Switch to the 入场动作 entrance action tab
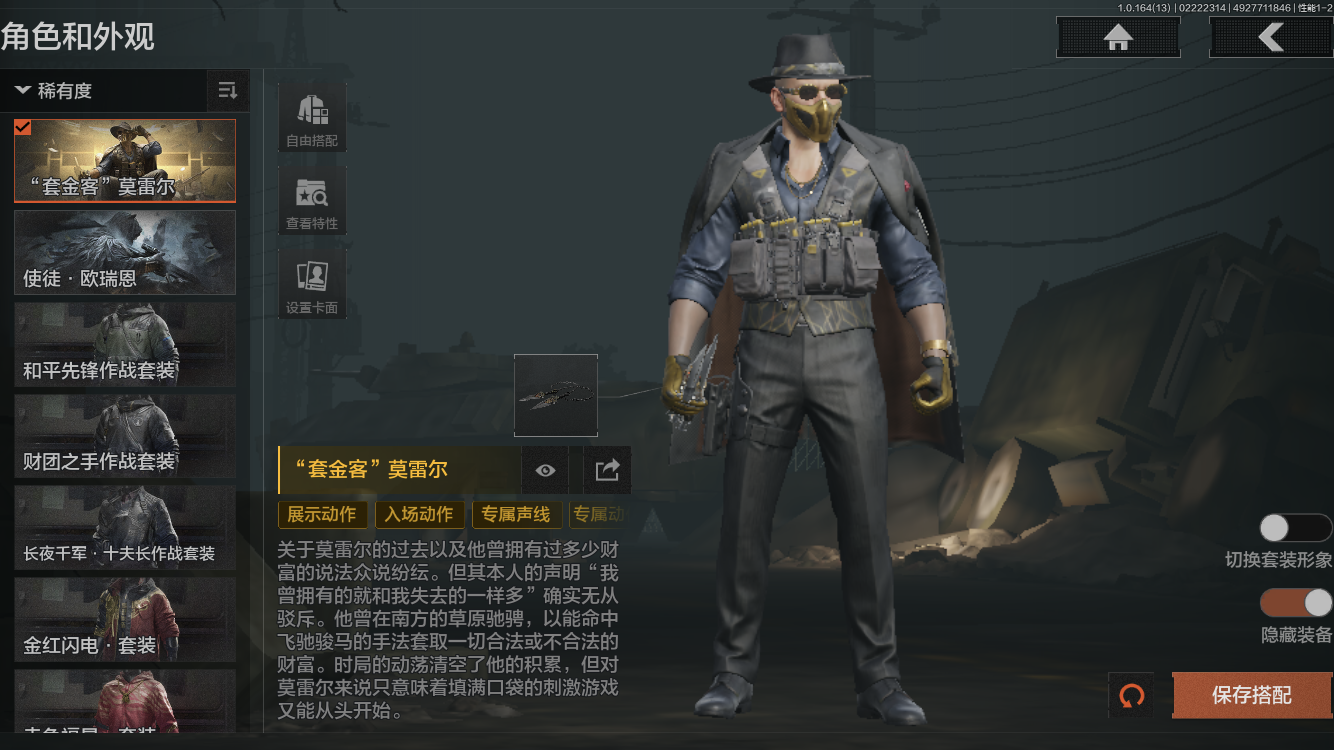Screen dimensions: 1334x750 tap(422, 514)
